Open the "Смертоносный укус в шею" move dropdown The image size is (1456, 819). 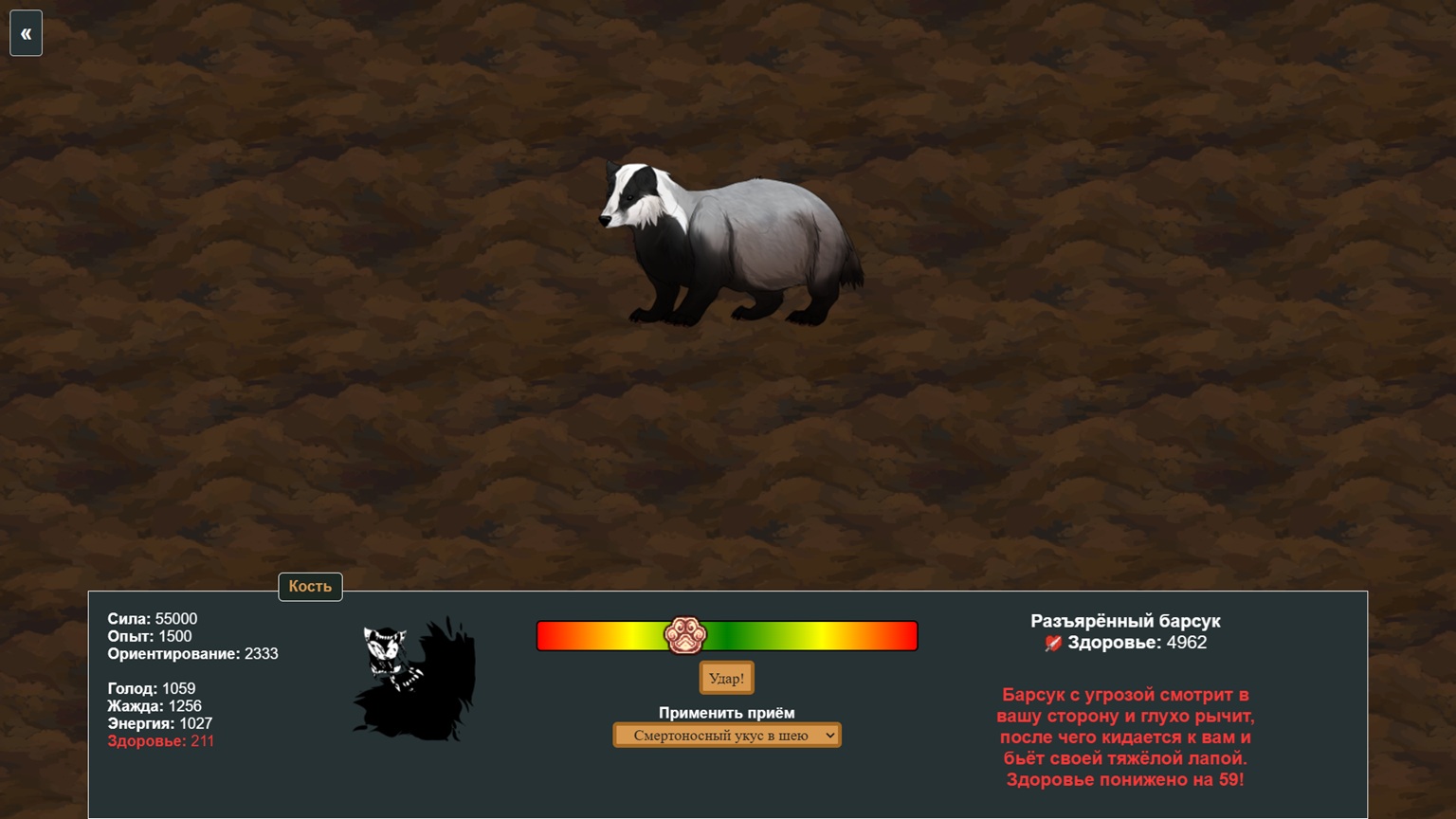727,736
